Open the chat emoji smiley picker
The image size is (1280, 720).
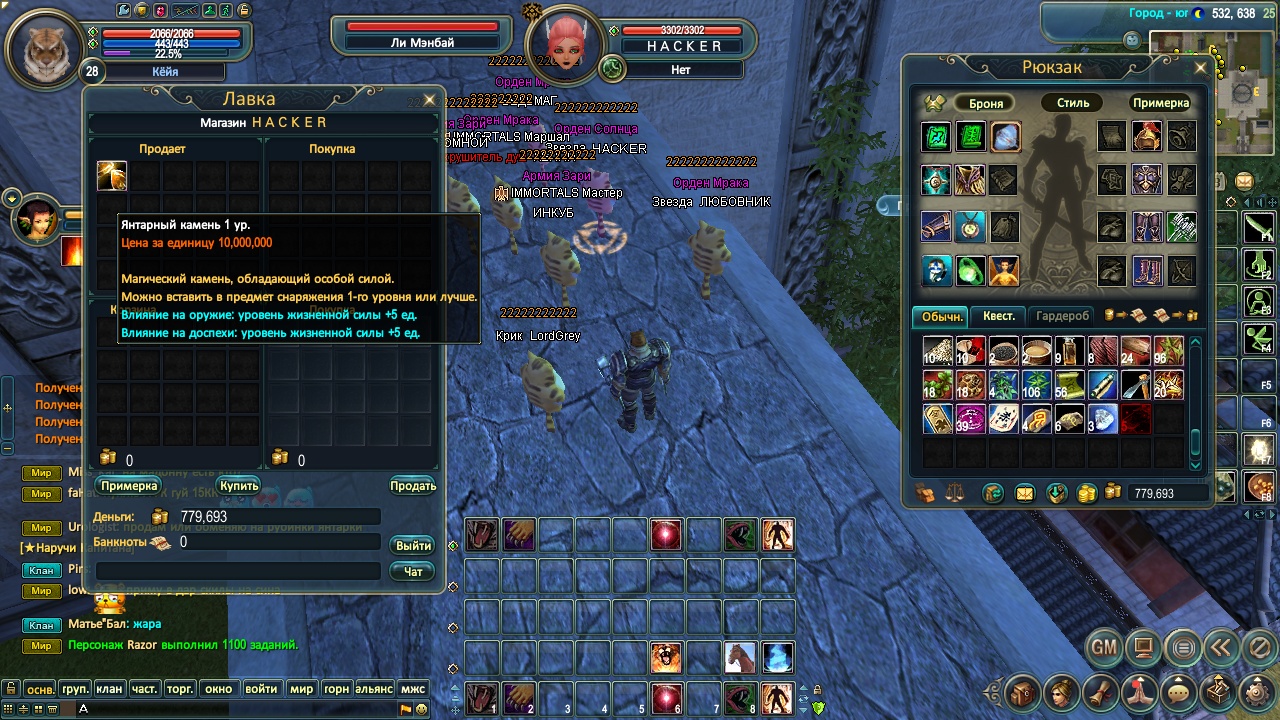(x=422, y=709)
